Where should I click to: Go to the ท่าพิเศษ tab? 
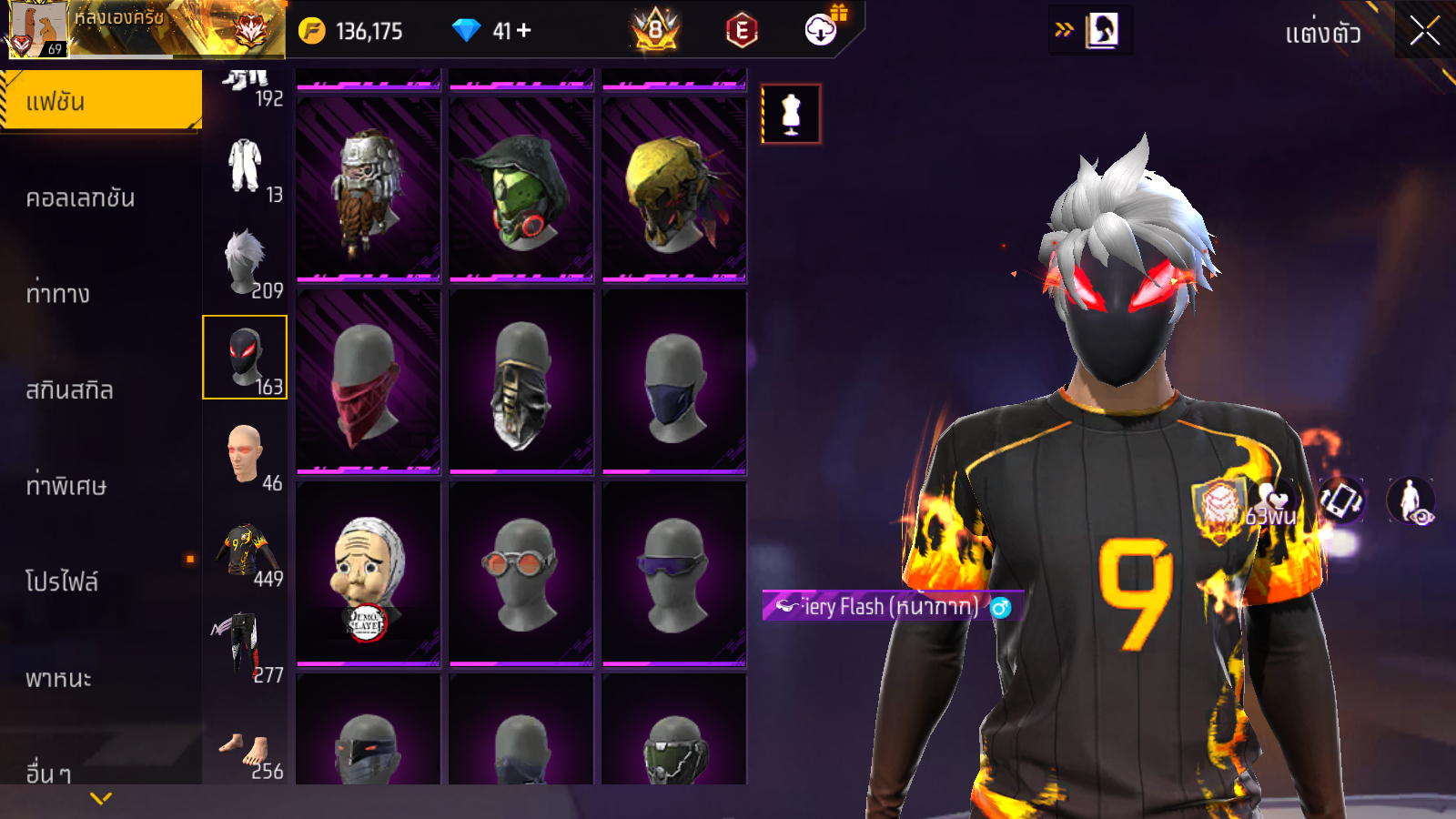(66, 486)
